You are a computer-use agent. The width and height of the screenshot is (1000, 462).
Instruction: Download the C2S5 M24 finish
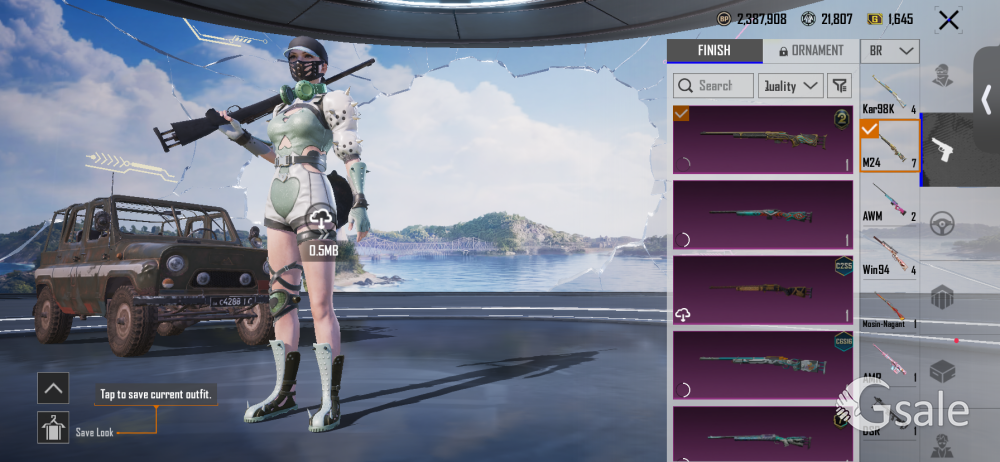(684, 315)
